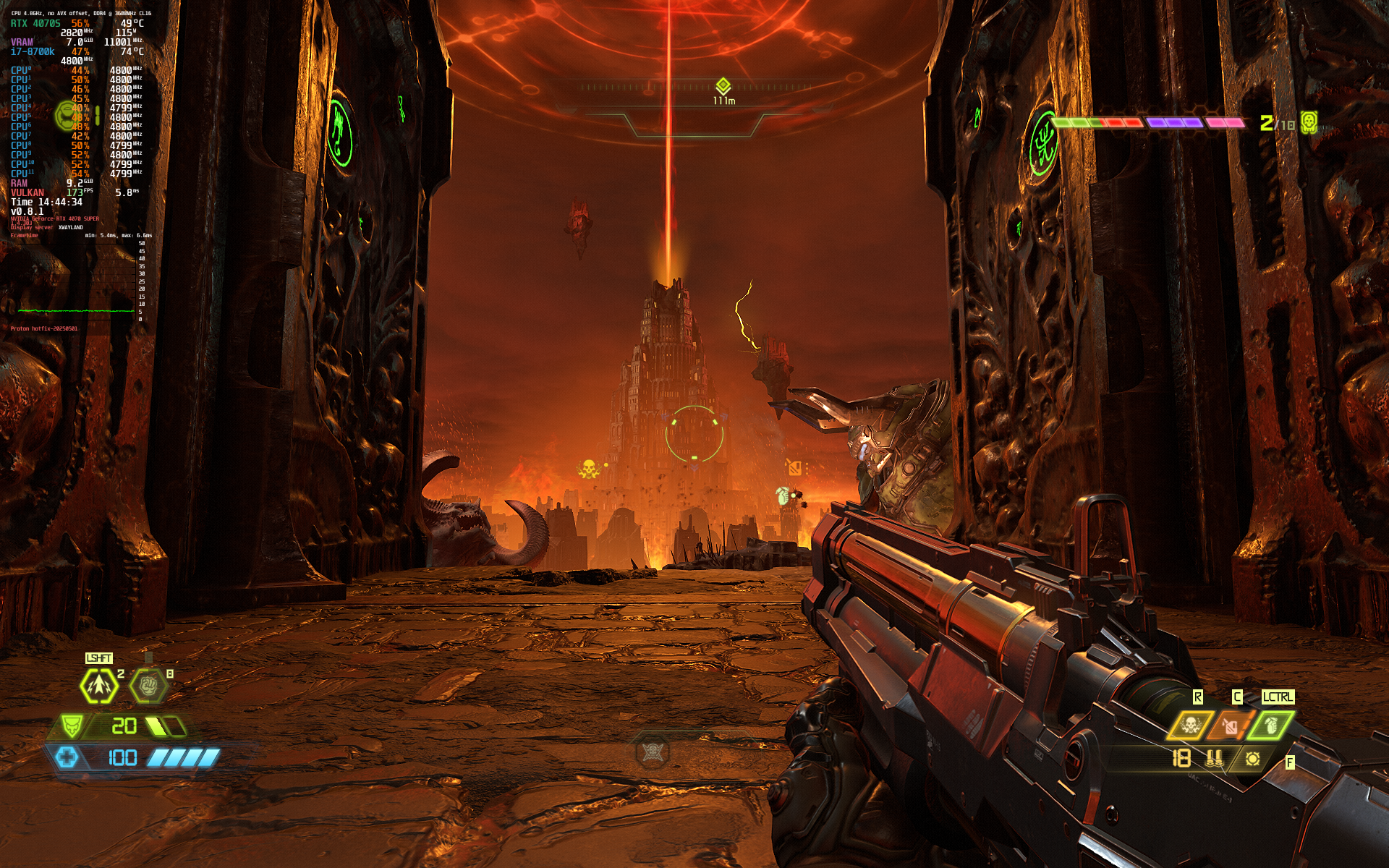Click the blue health cross icon
Viewport: 1389px width, 868px height.
67,757
